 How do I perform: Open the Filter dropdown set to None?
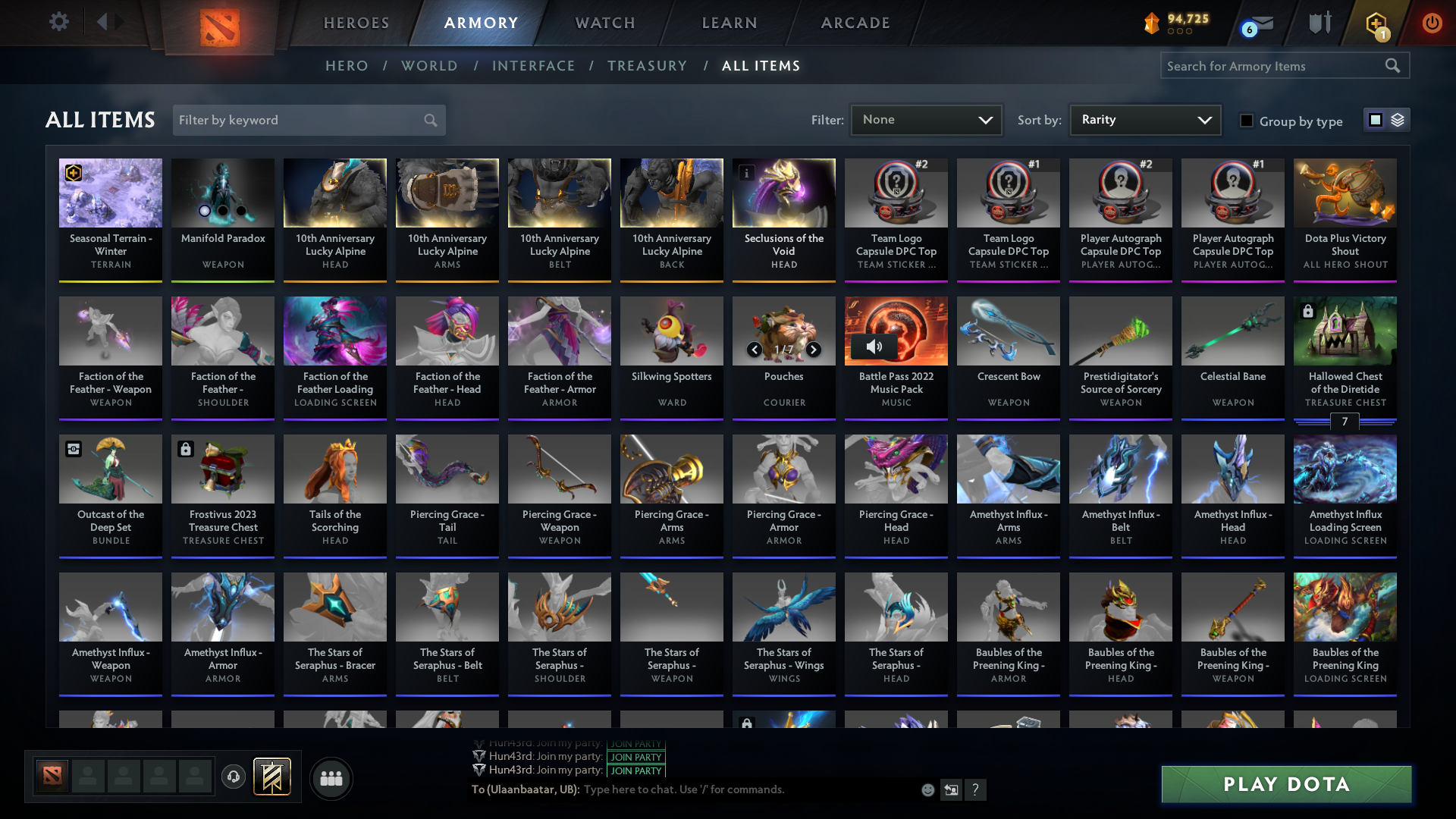click(925, 119)
